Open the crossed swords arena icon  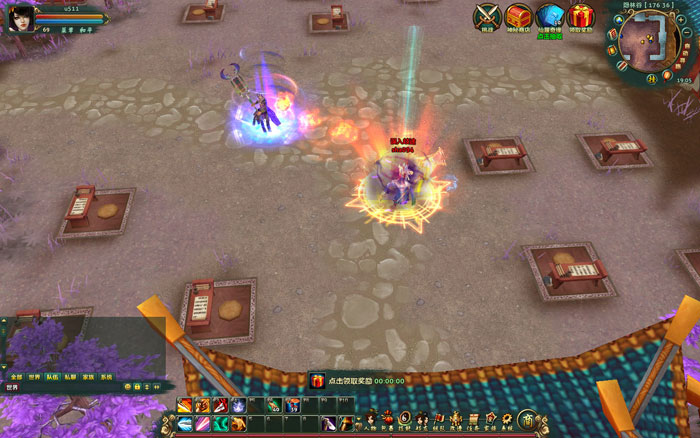tap(487, 17)
